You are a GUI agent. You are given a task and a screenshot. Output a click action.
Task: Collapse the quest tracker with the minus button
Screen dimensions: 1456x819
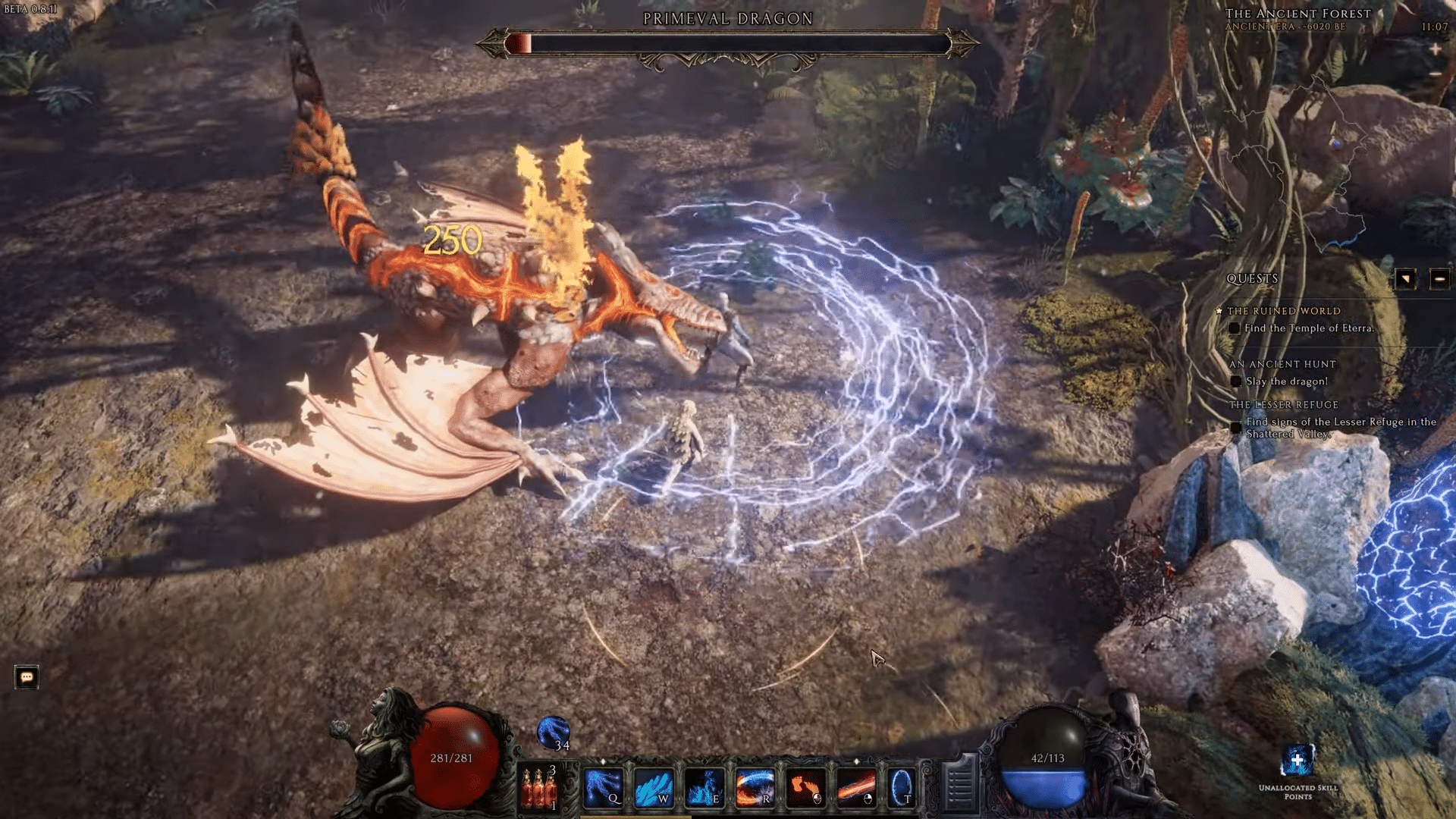1440,278
